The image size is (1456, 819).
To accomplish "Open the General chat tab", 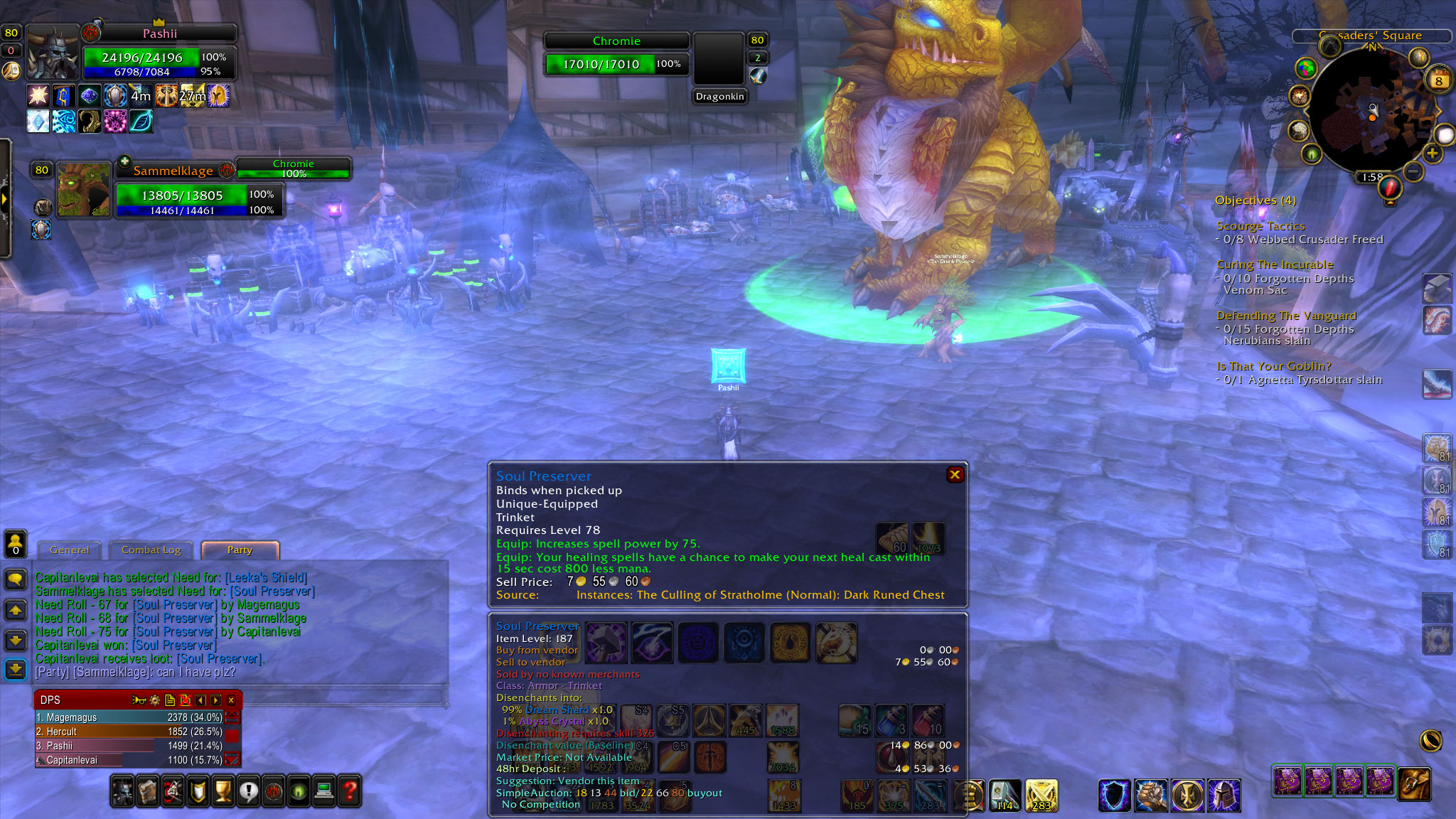I will (x=70, y=550).
